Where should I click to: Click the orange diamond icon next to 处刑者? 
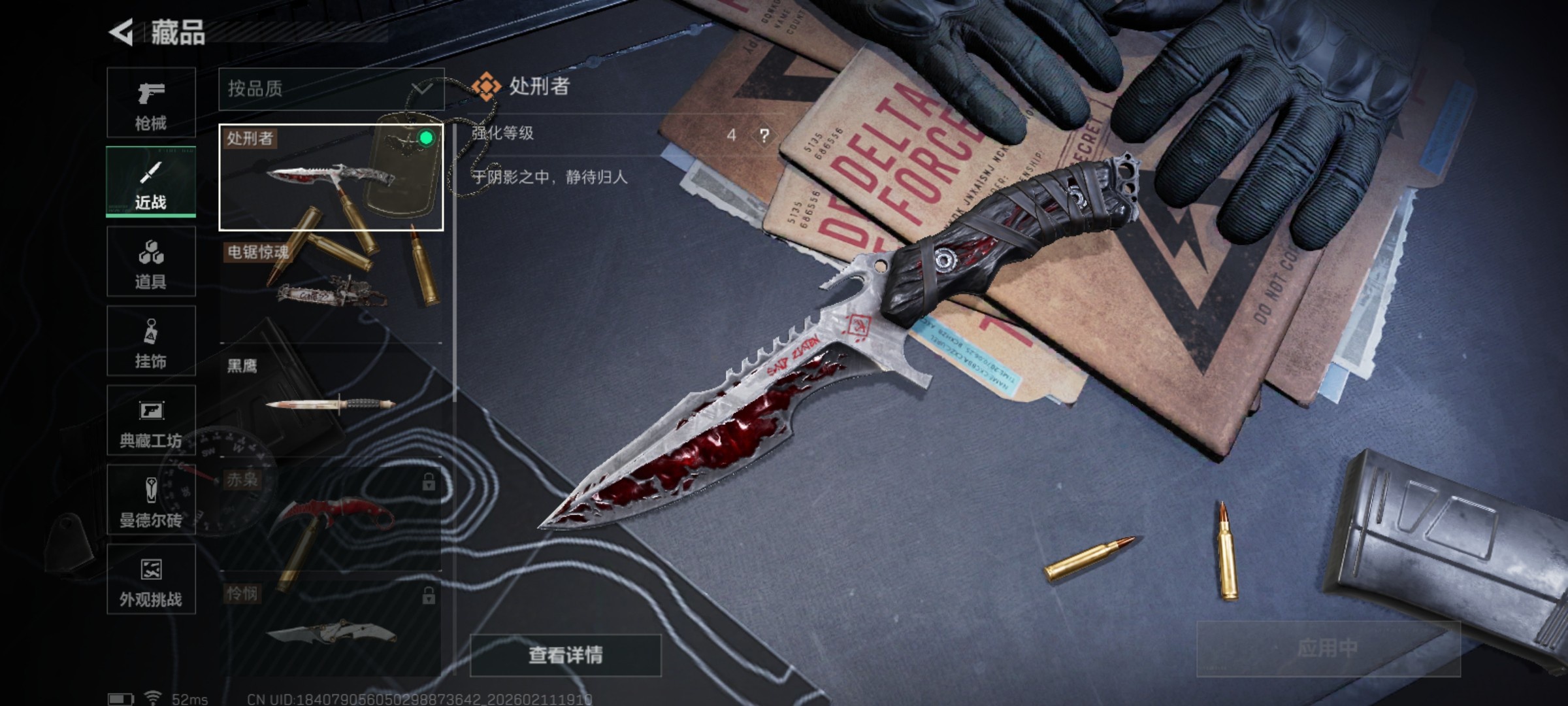pos(487,84)
